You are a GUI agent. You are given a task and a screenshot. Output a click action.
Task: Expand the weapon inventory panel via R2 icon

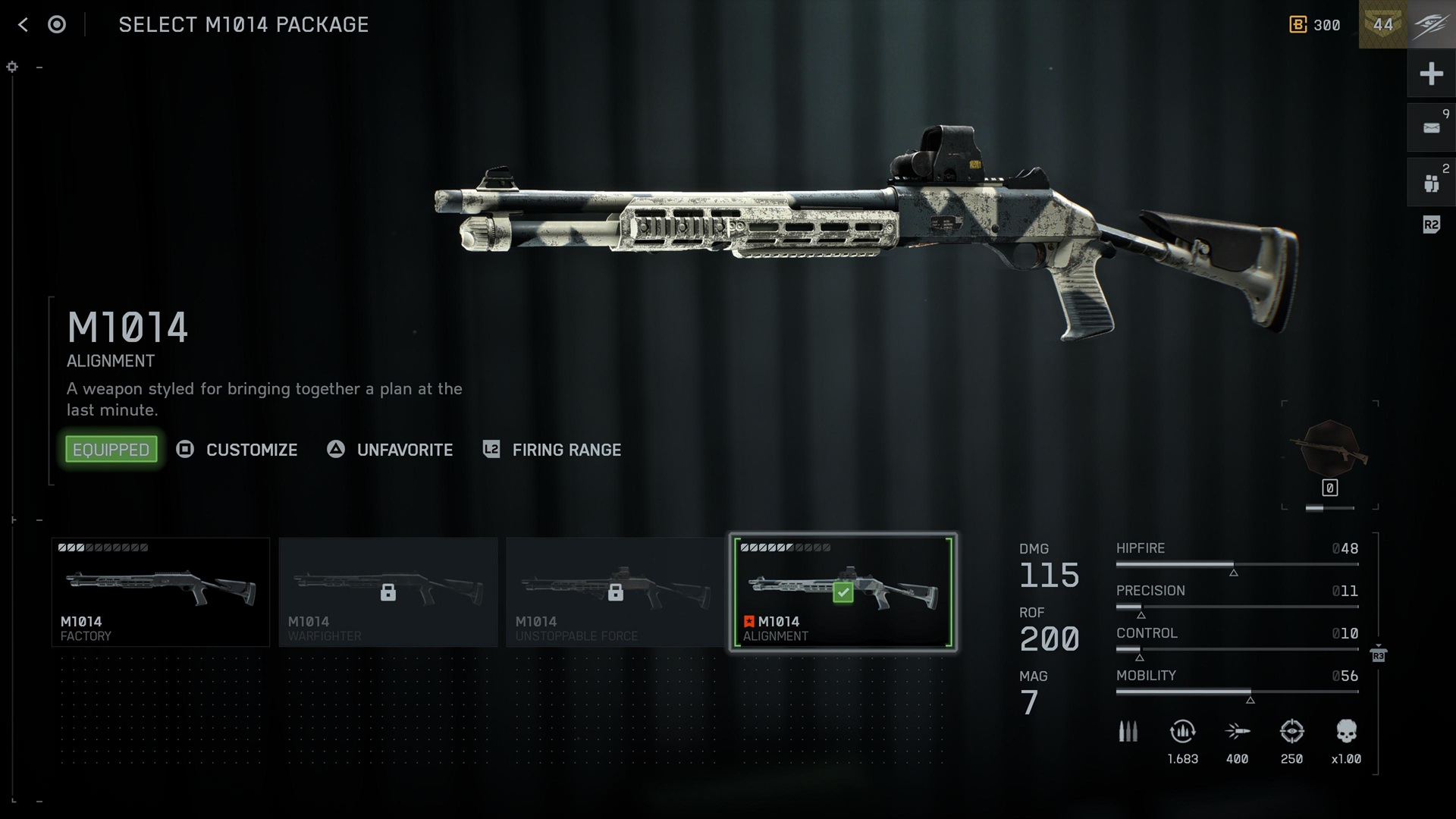coord(1432,224)
